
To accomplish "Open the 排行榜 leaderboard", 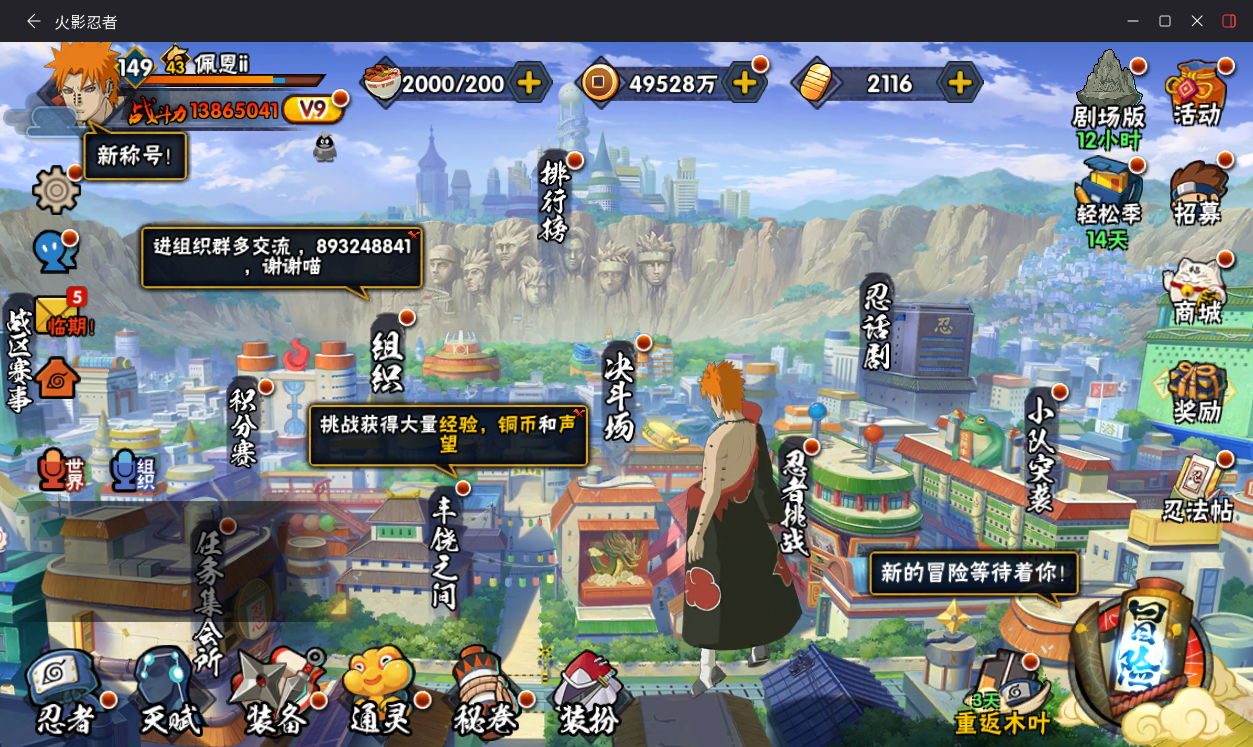I will point(553,198).
